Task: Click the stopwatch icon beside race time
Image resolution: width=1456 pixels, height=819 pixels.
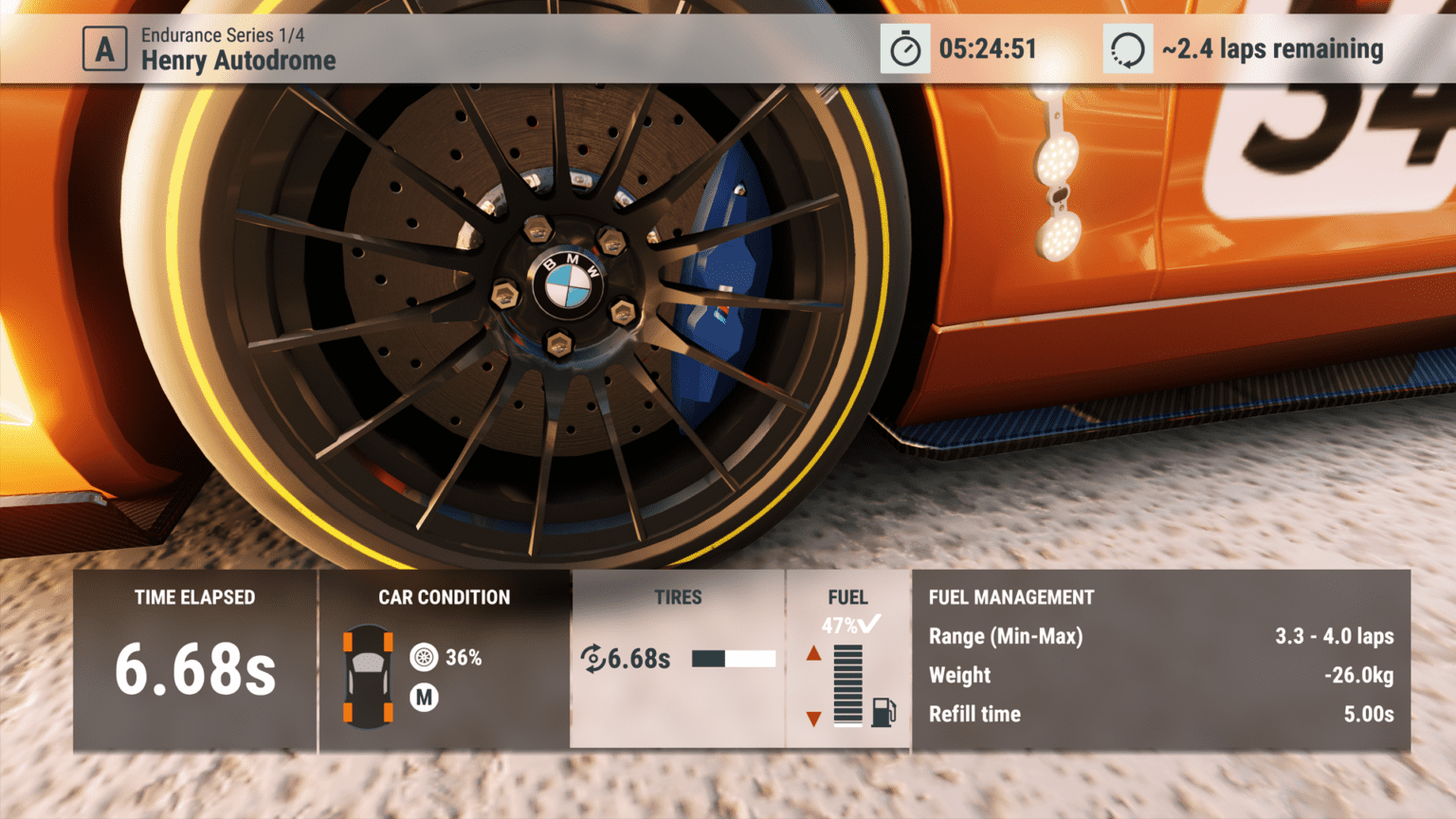Action: pos(905,49)
